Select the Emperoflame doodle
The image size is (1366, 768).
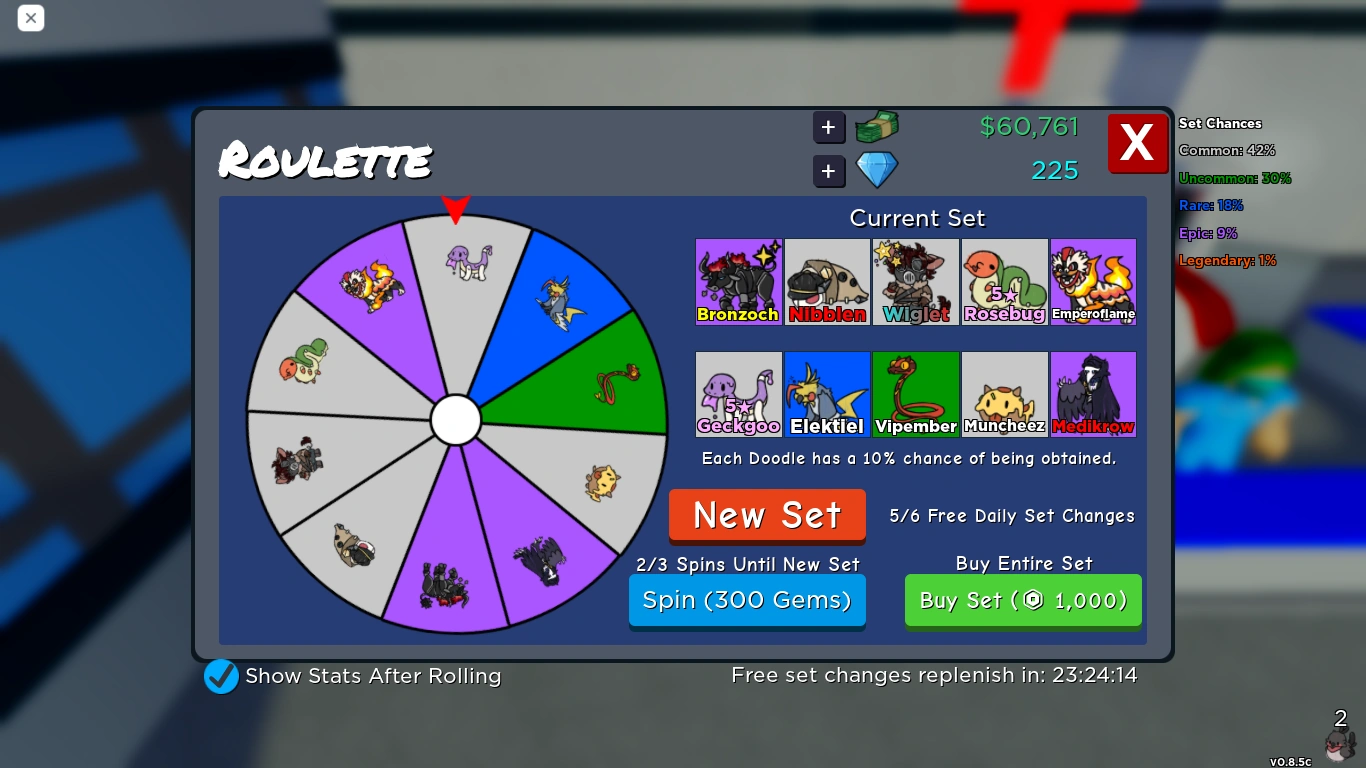1093,281
